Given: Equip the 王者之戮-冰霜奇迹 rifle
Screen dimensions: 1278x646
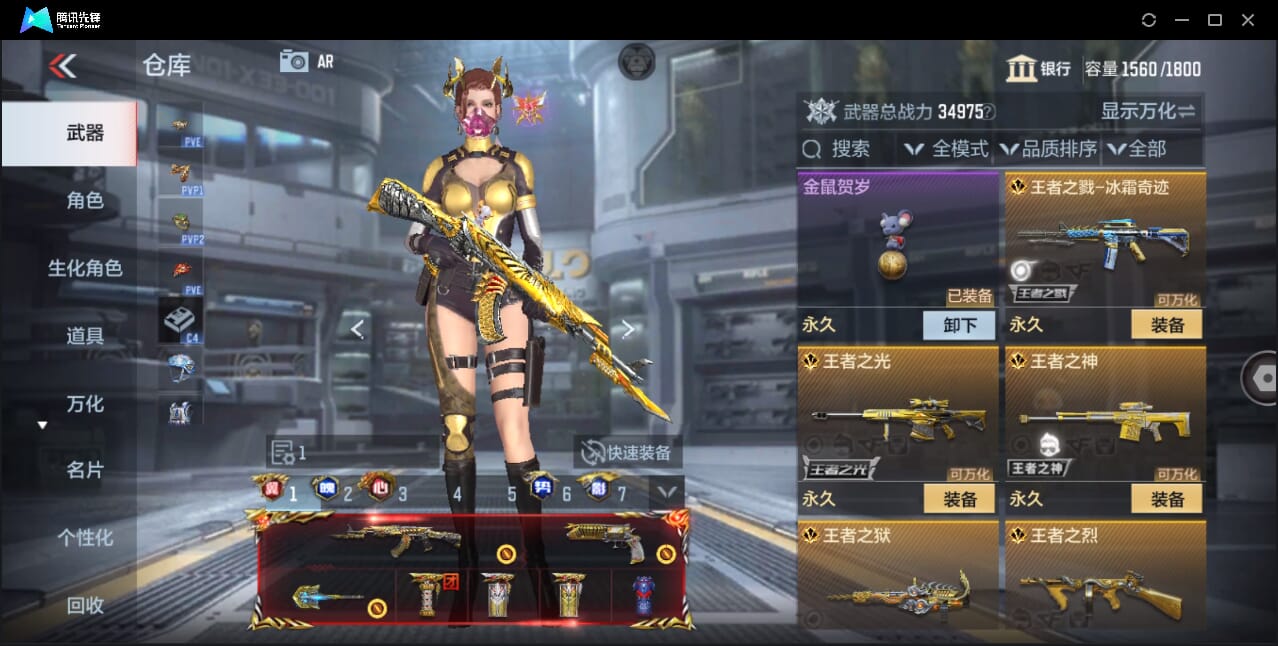Looking at the screenshot, I should [x=1167, y=325].
